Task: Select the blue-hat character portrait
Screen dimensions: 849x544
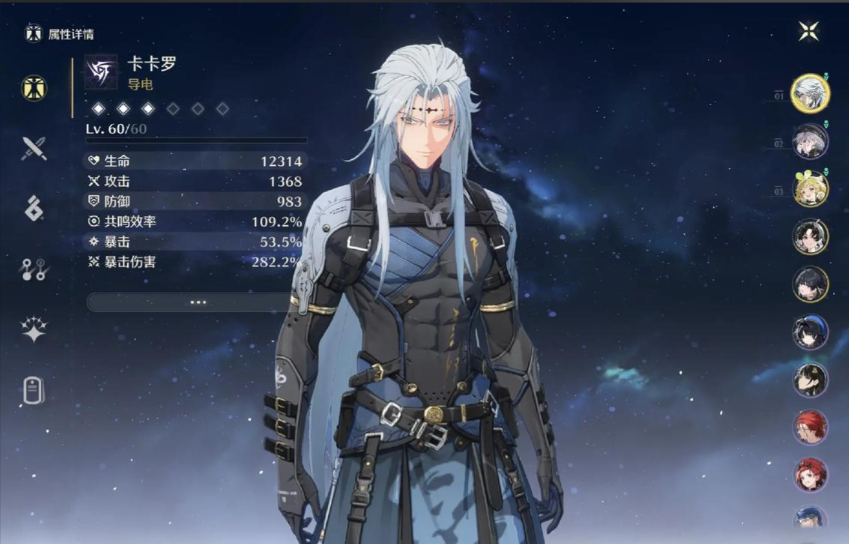Action: [810, 332]
